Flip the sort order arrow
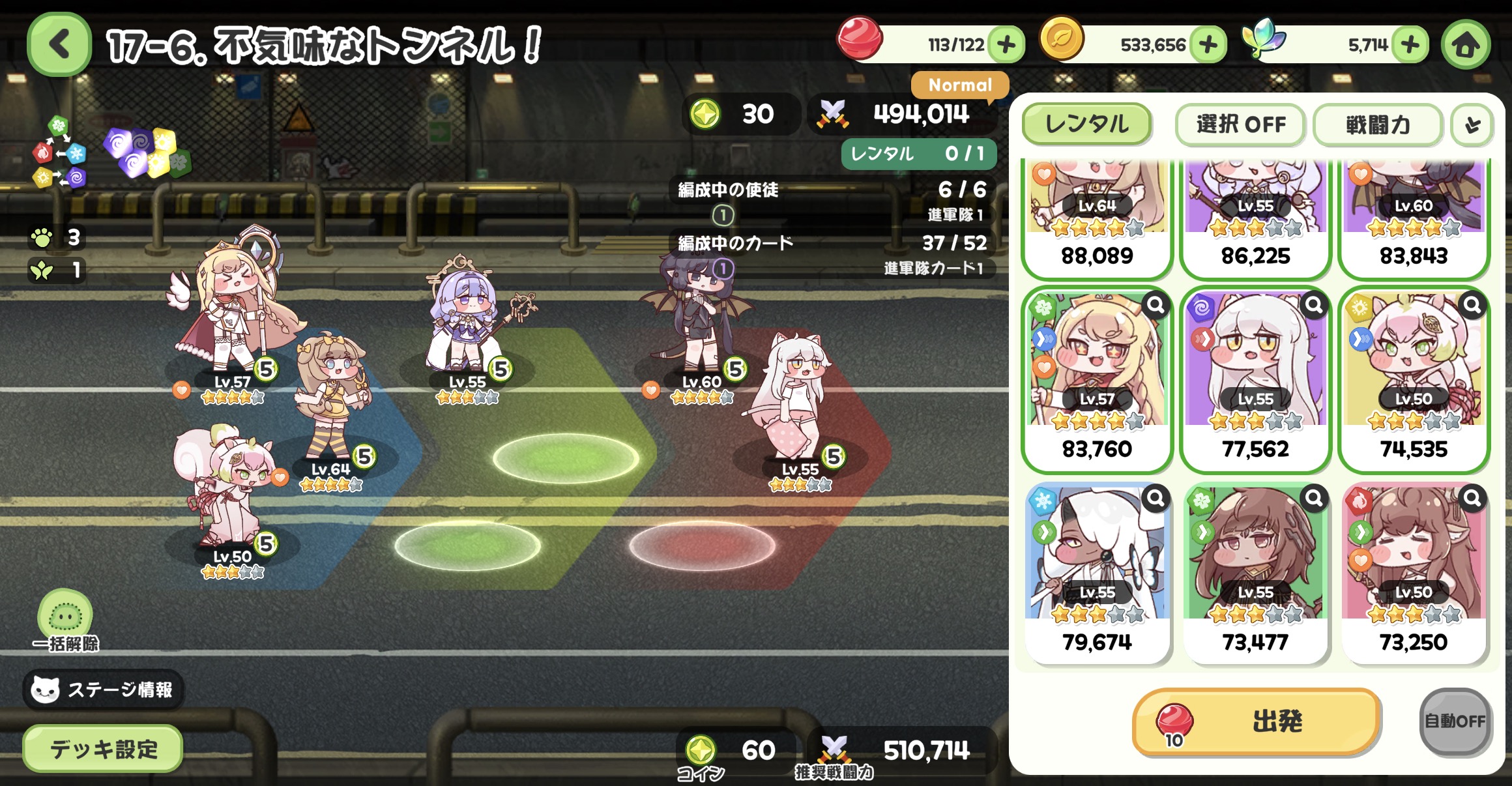This screenshot has width=1512, height=786. coord(1472,124)
